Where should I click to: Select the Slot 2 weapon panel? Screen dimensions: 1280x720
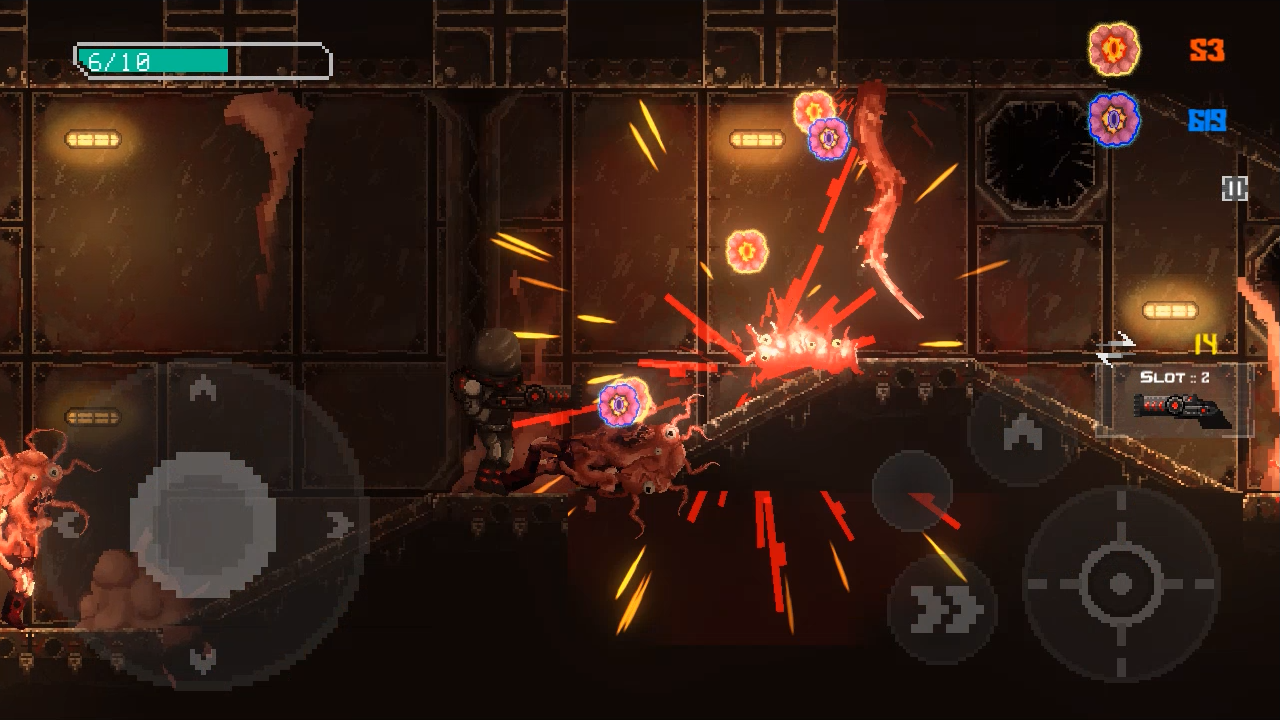[1174, 399]
